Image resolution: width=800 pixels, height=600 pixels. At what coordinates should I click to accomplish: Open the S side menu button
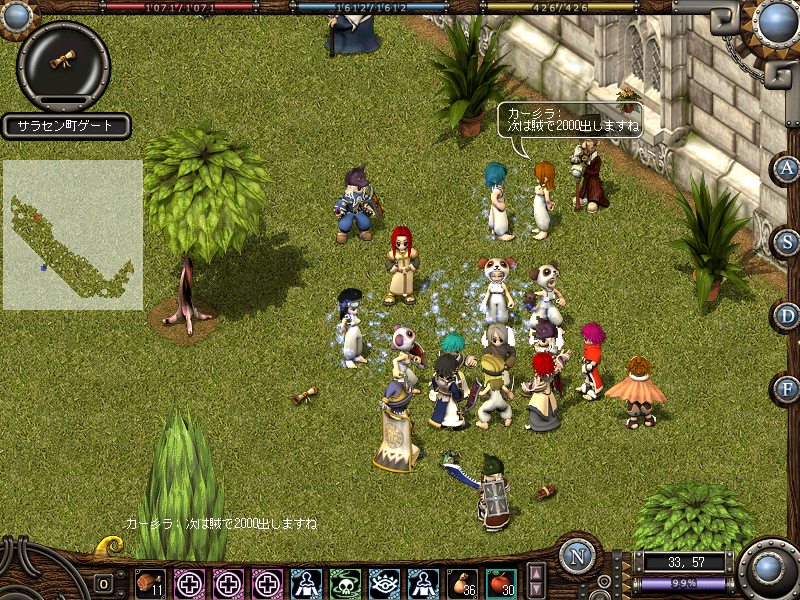coord(787,242)
